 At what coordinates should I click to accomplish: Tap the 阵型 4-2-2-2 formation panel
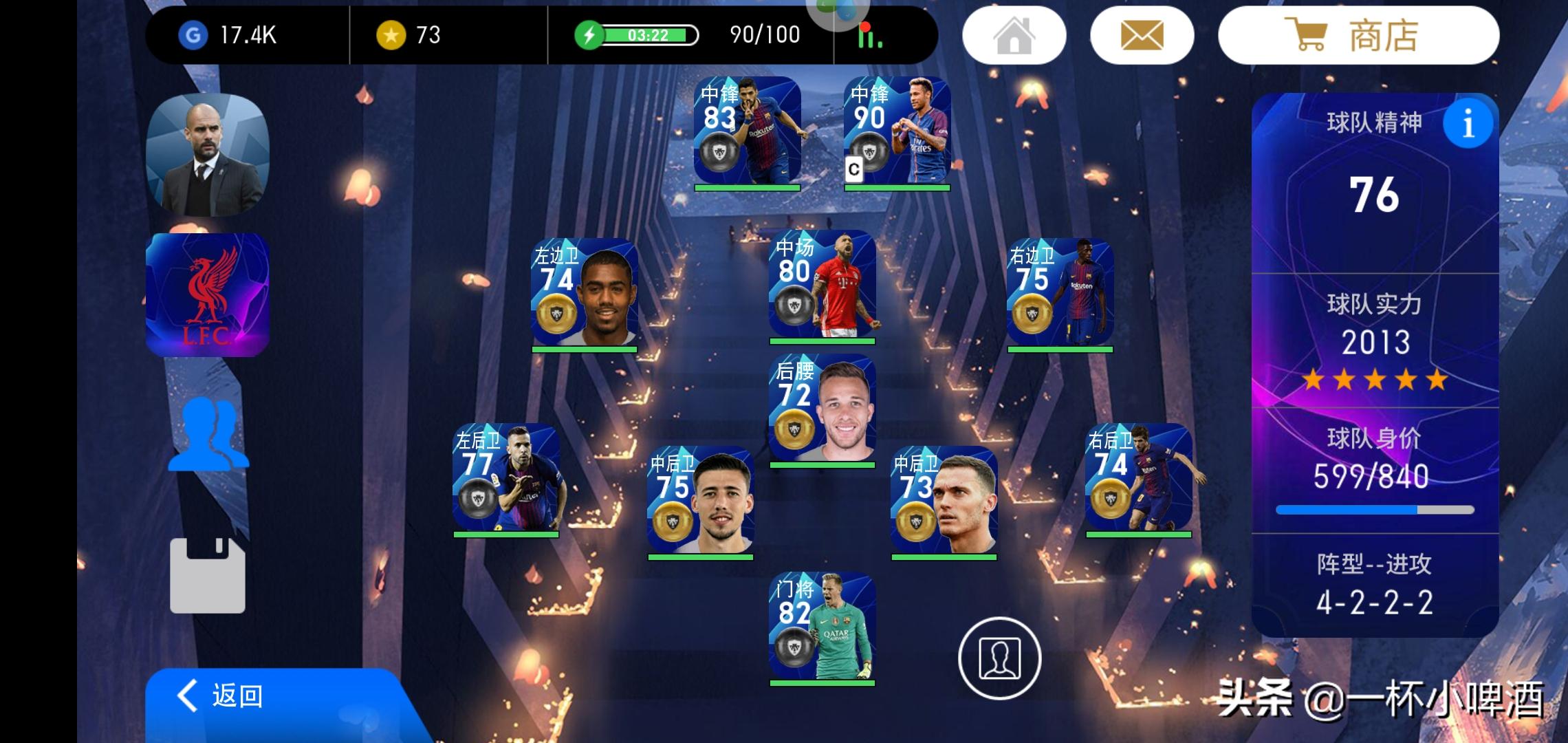(x=1375, y=585)
